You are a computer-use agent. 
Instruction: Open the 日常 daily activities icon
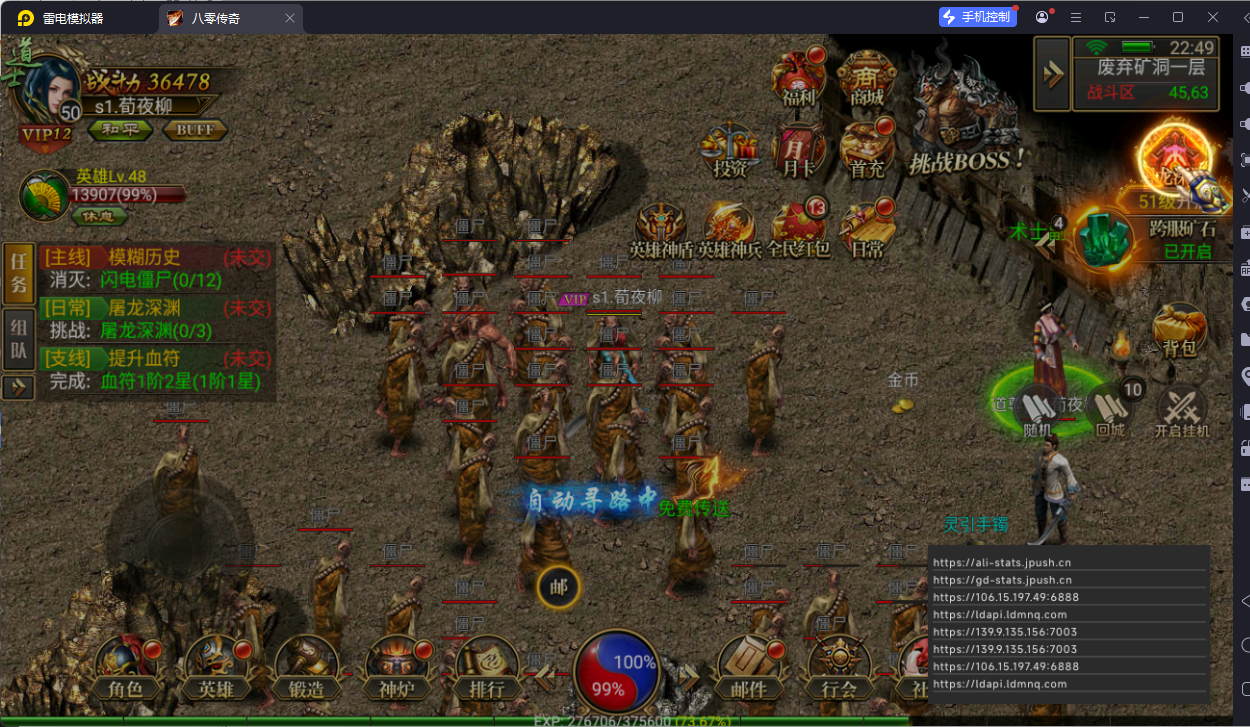868,229
